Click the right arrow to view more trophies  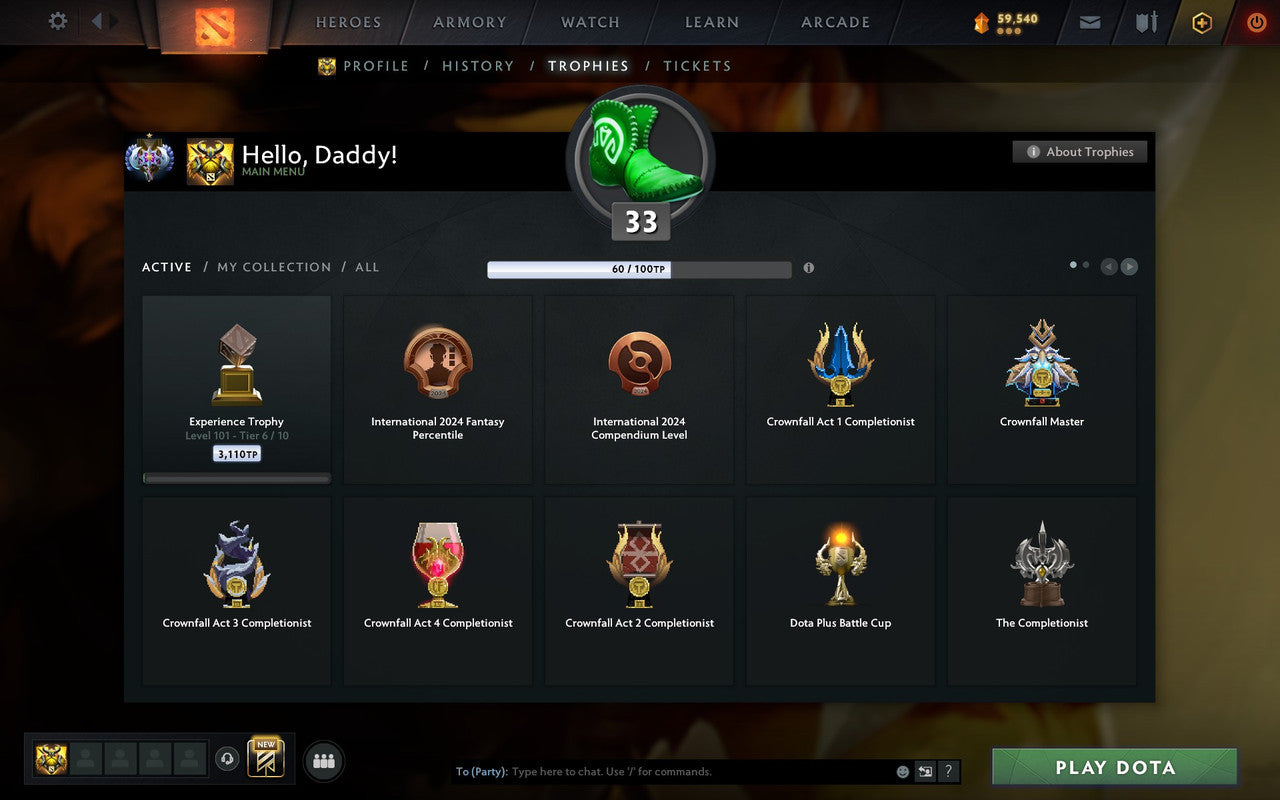(x=1130, y=266)
